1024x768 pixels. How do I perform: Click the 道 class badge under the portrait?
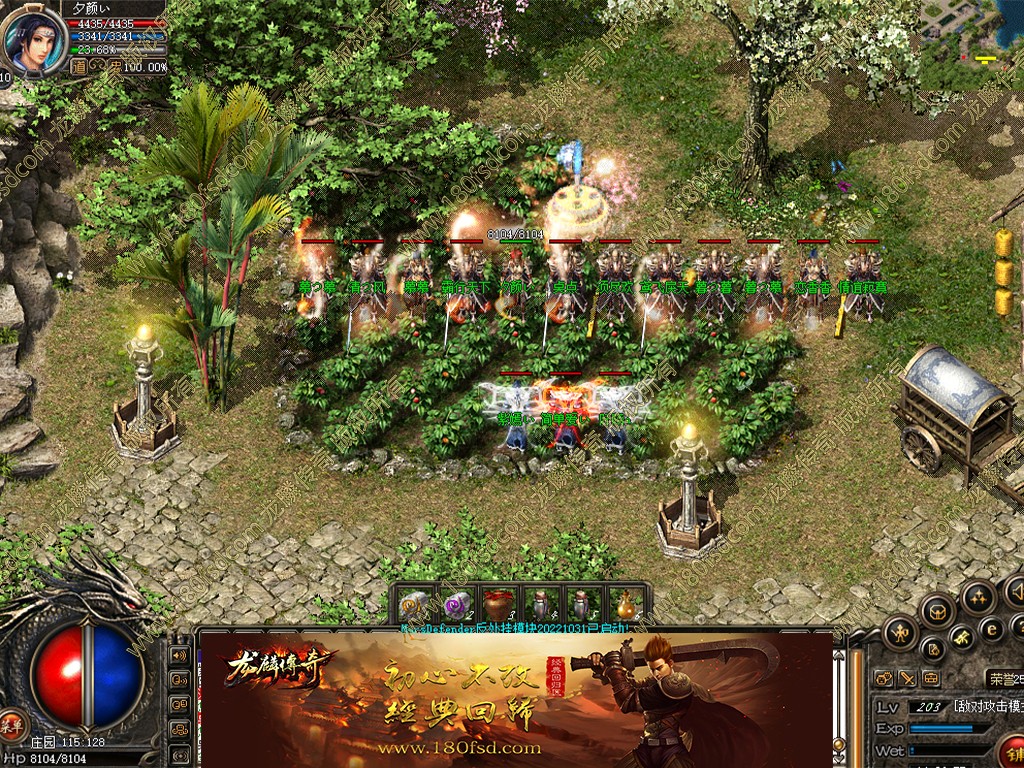77,67
